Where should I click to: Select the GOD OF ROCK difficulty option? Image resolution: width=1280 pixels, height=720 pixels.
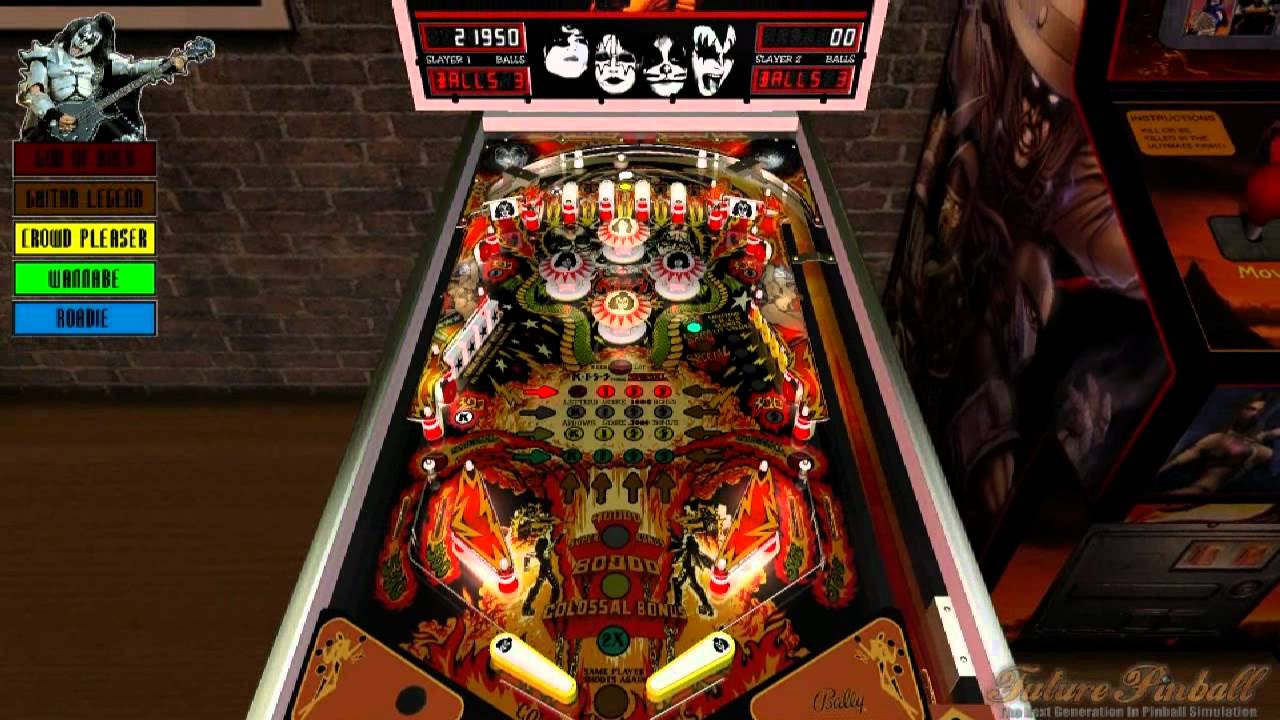83,157
